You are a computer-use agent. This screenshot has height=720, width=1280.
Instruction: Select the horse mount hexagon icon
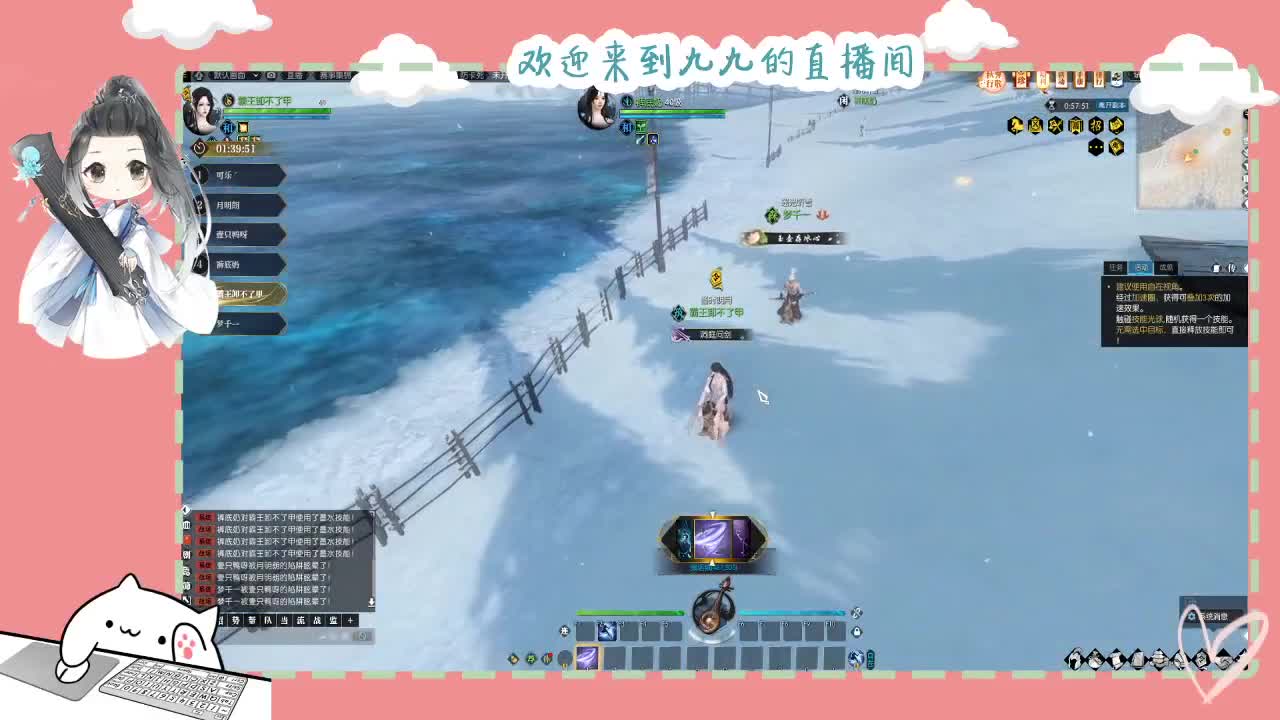pyautogui.click(x=1015, y=124)
